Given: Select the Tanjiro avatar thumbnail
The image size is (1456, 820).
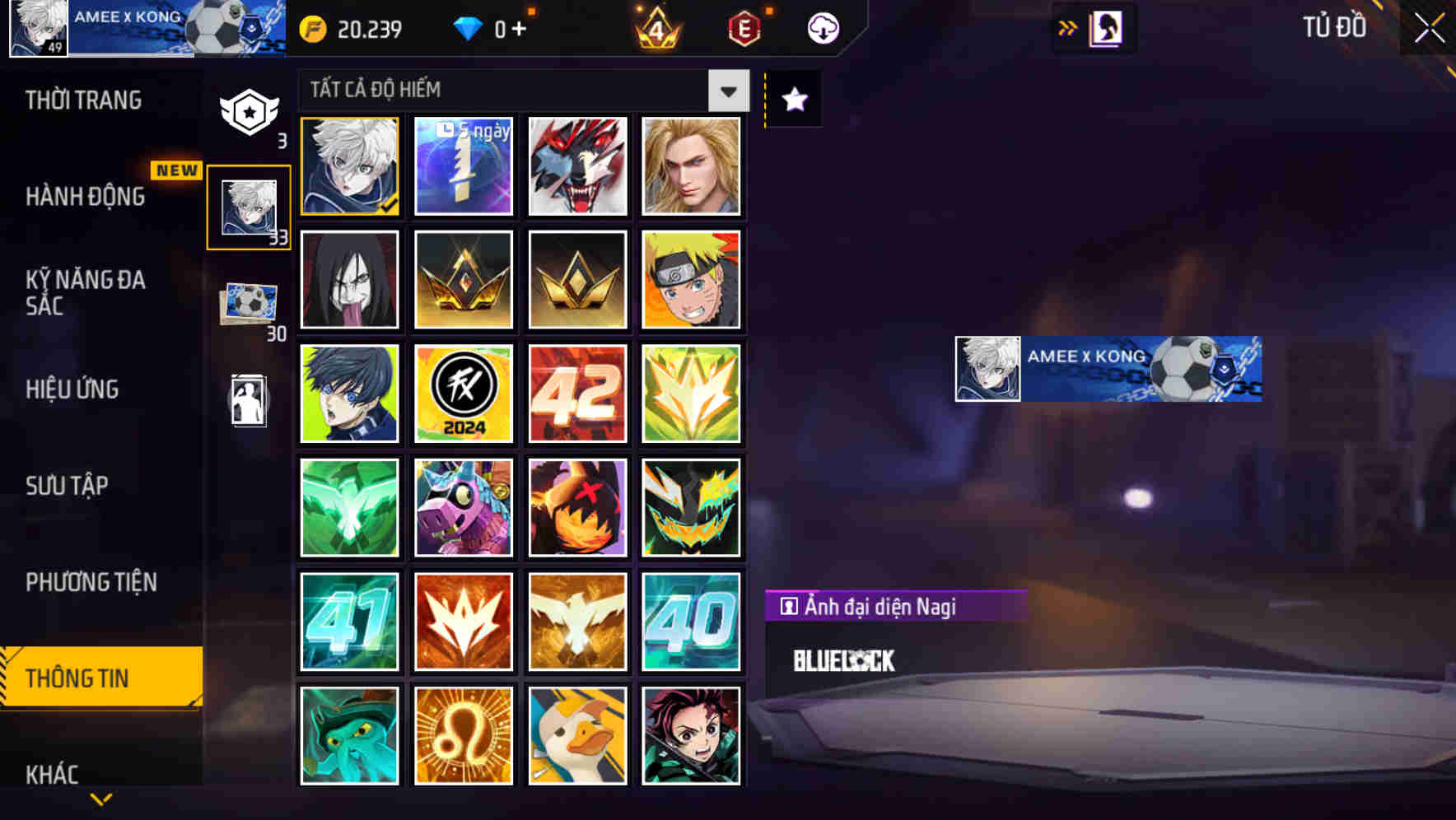Looking at the screenshot, I should [x=692, y=735].
